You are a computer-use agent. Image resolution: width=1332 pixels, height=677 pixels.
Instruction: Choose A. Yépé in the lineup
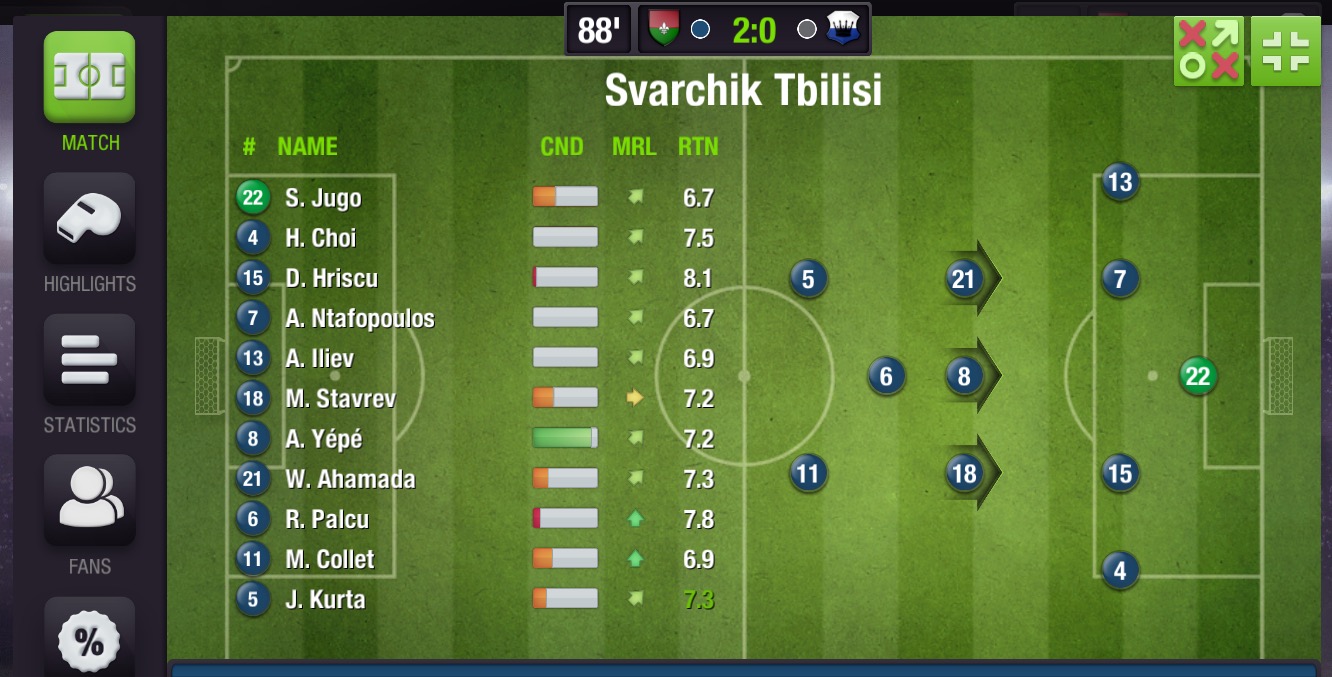(x=323, y=439)
